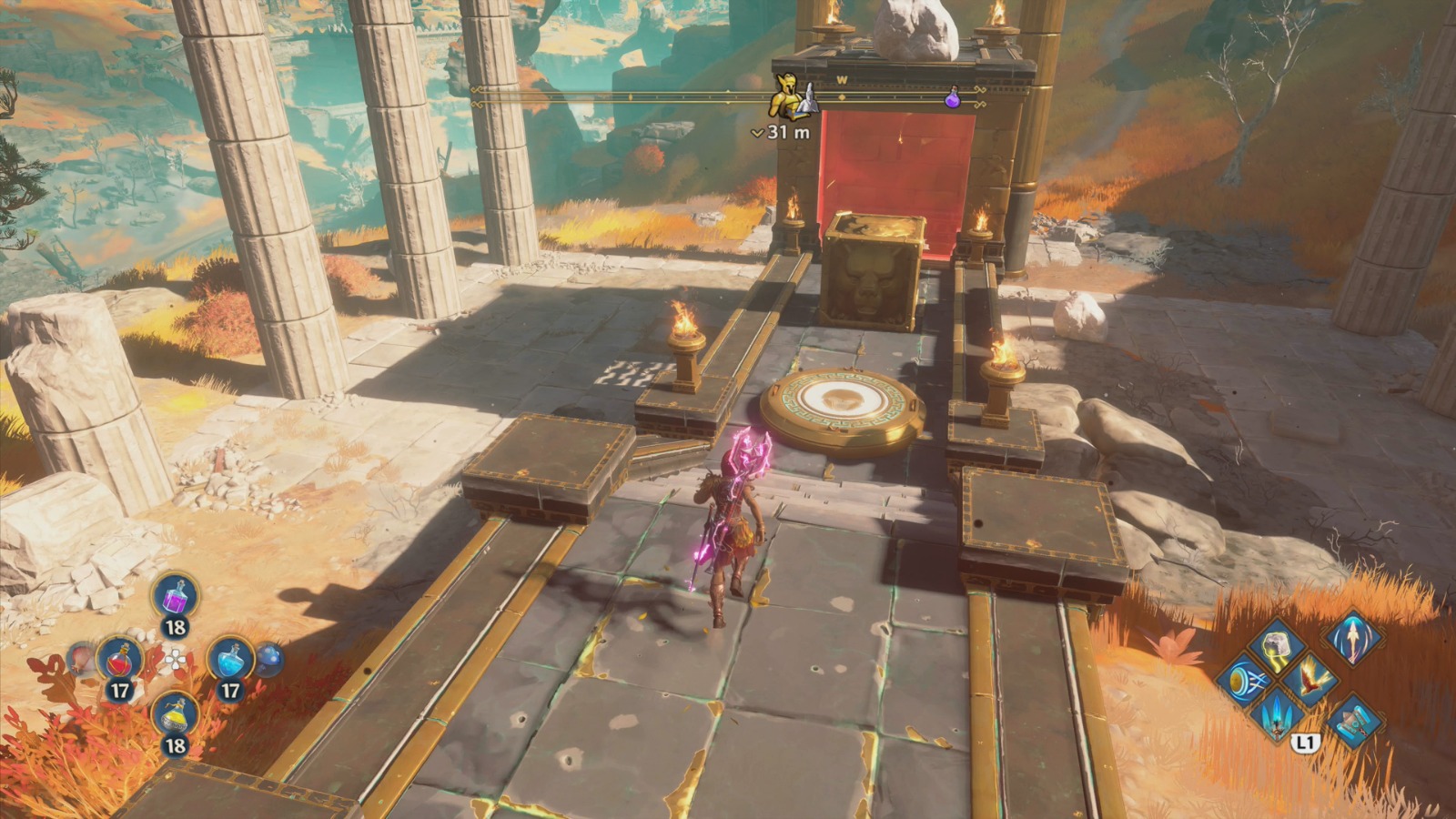Toggle the yellow attack potion slot
The width and height of the screenshot is (1456, 819).
(x=175, y=714)
